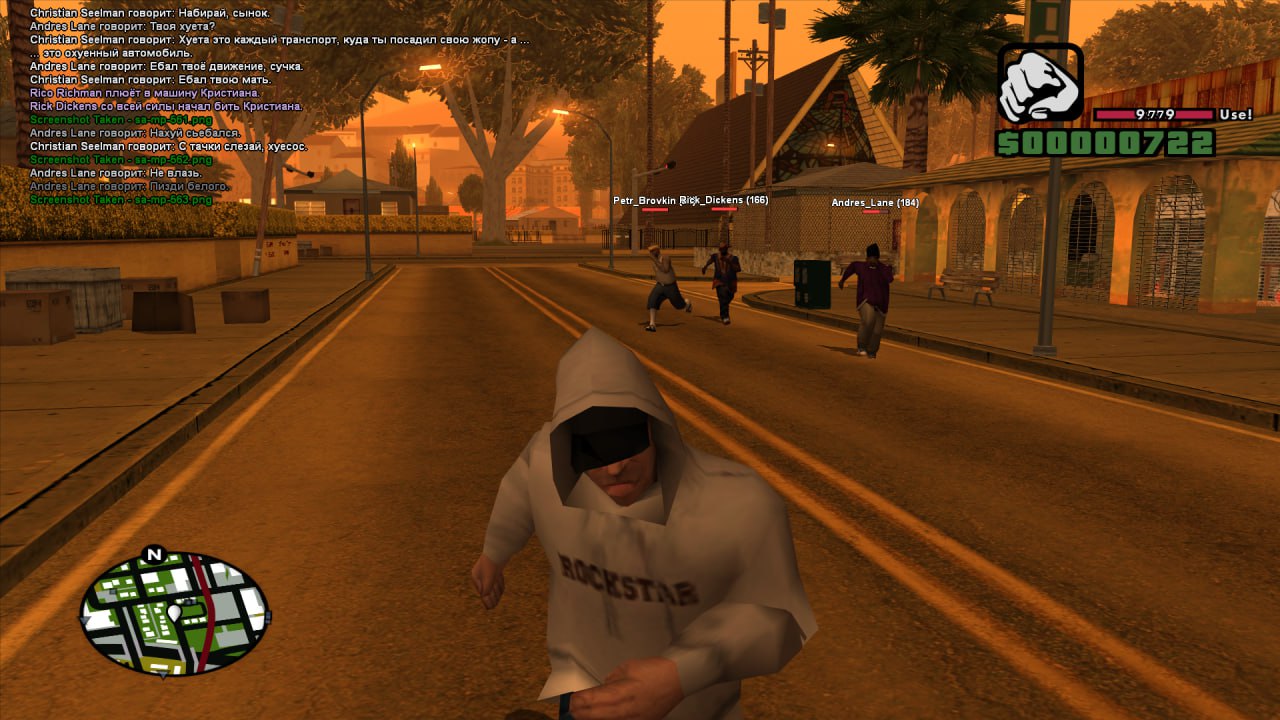Open the radar minimap
Viewport: 1280px width, 720px height.
click(175, 613)
